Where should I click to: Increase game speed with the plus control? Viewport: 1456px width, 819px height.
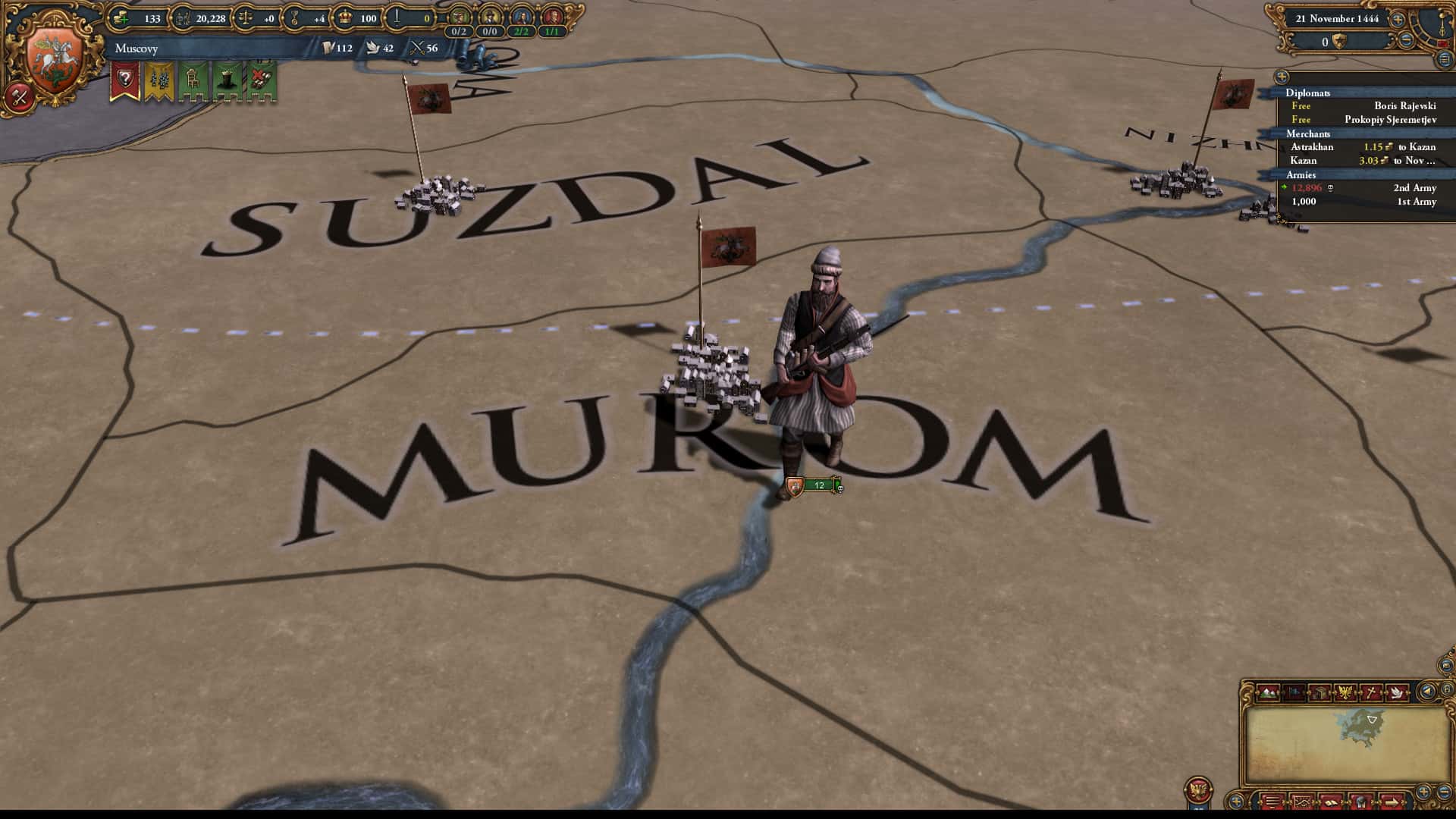(1398, 20)
